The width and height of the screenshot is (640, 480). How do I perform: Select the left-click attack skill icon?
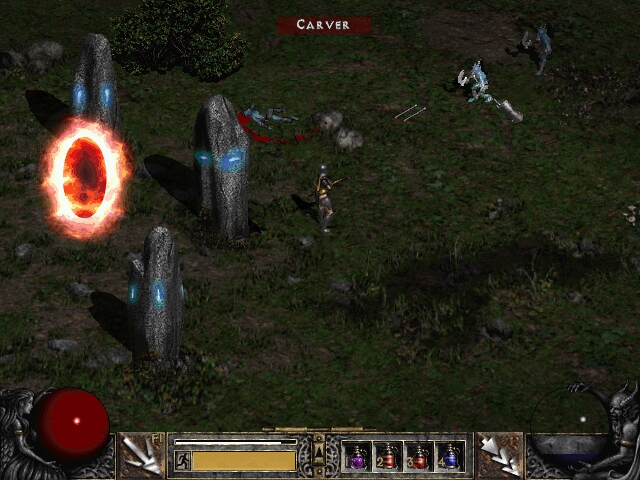pyautogui.click(x=142, y=455)
